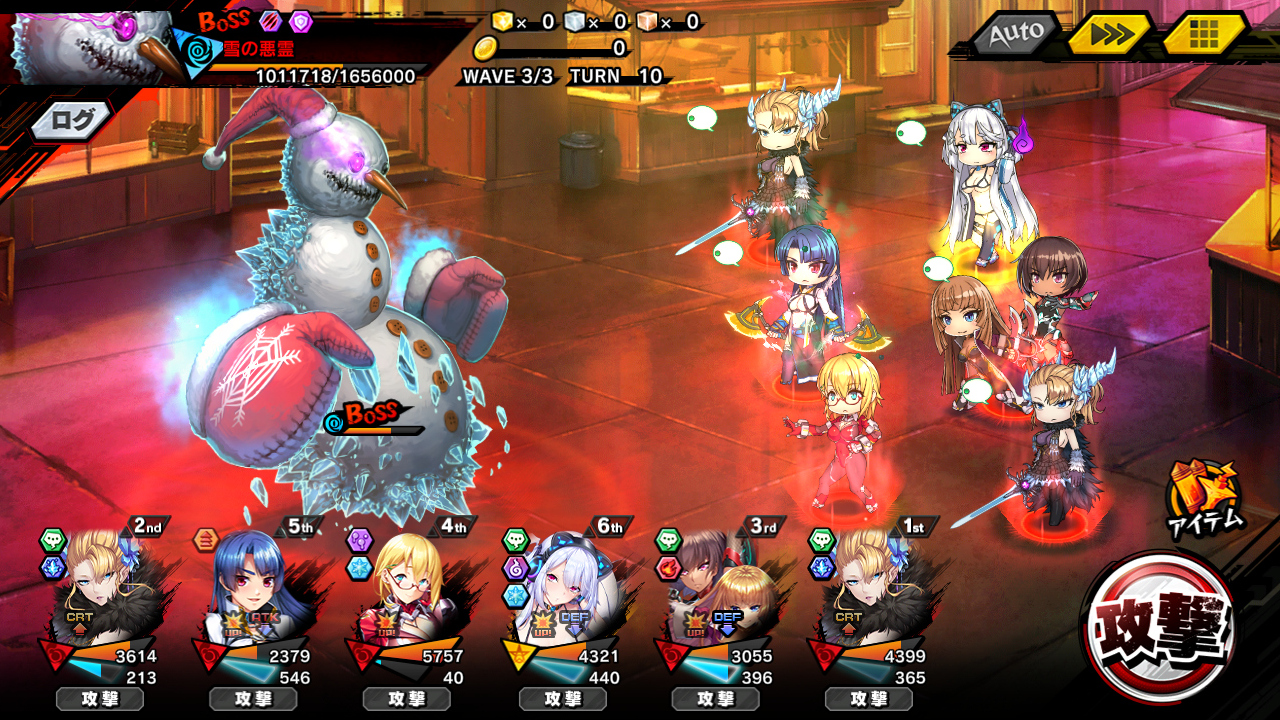
Task: Click 攻撃 under the 1st-order character
Action: pos(868,699)
